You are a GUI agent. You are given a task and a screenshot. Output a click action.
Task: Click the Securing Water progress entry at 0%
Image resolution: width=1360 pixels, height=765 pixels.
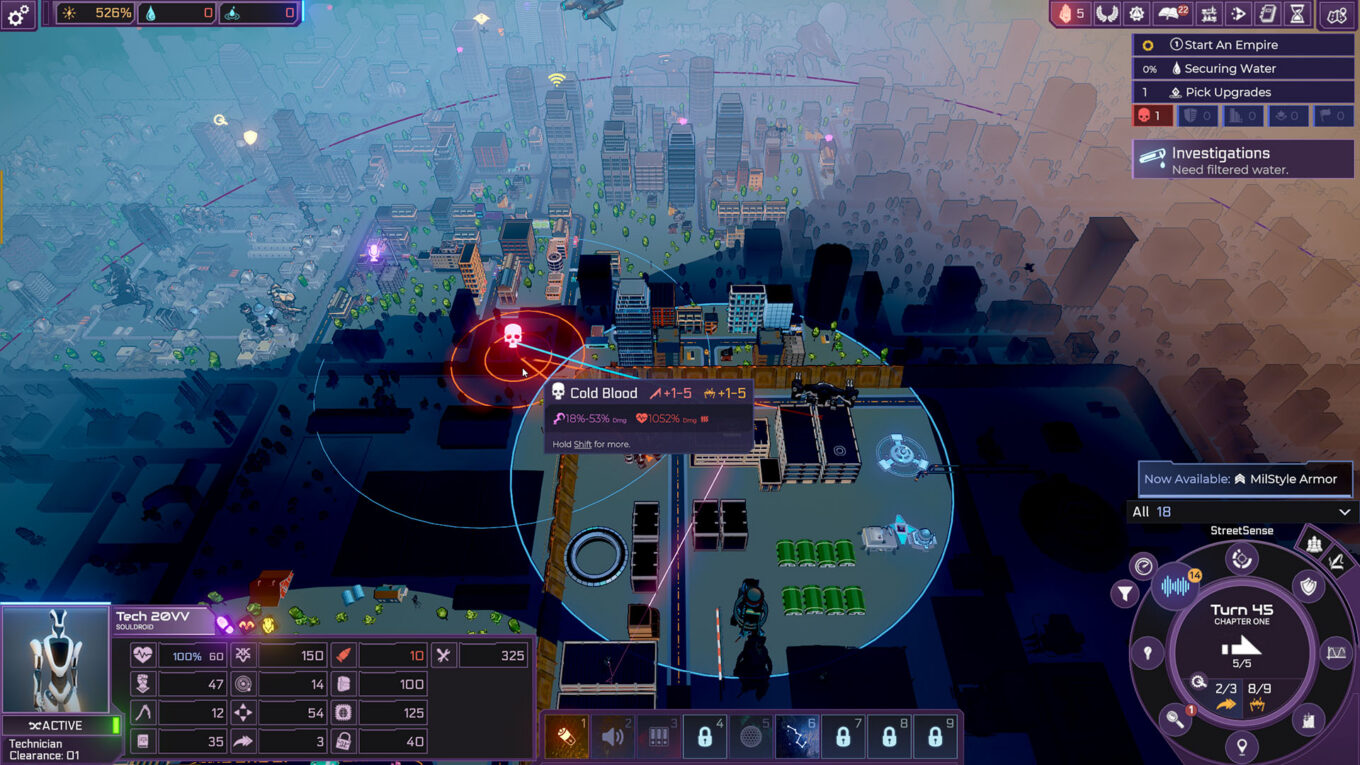(x=1243, y=68)
